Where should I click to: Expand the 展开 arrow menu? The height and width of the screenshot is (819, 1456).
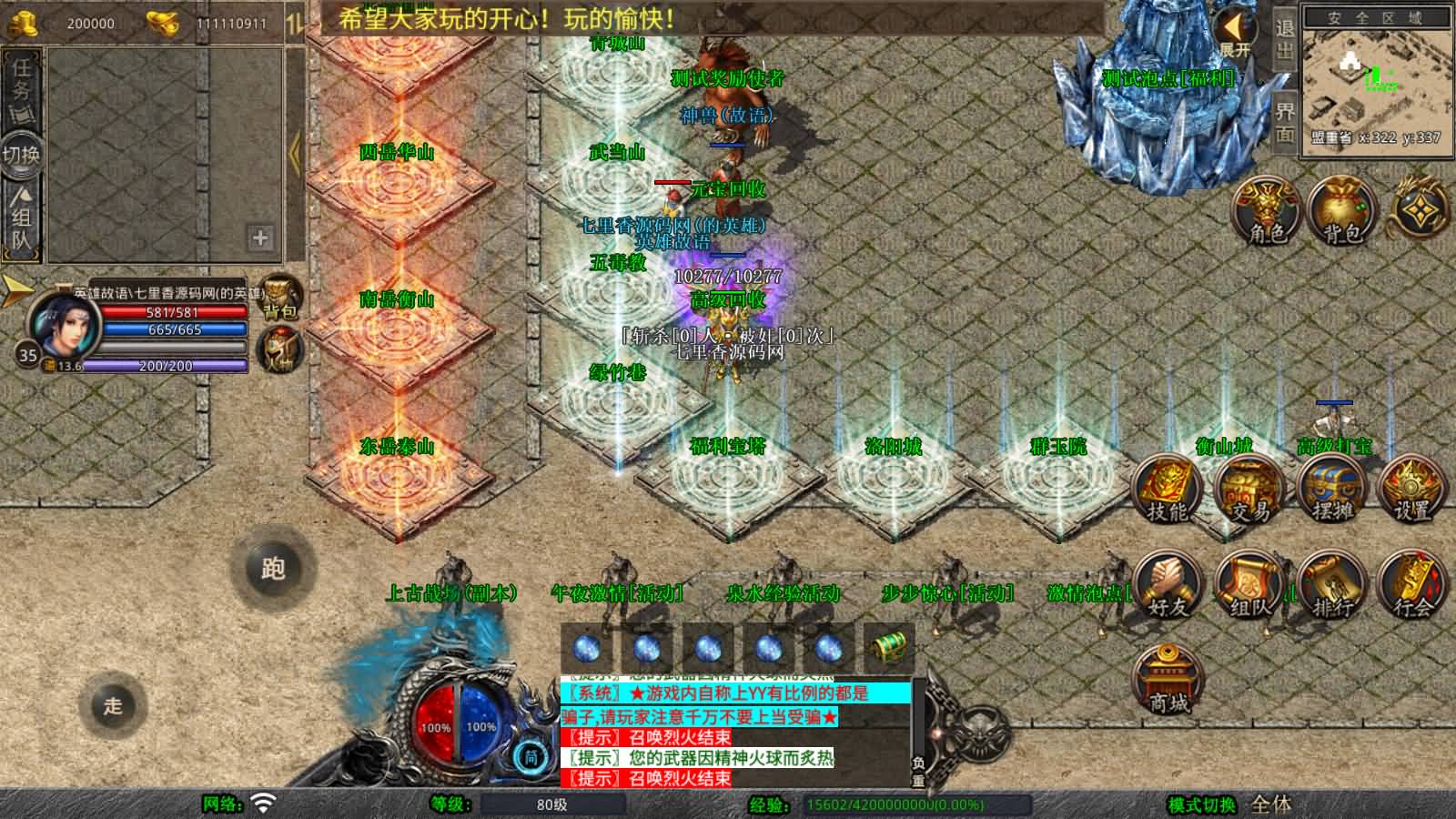[1236, 32]
